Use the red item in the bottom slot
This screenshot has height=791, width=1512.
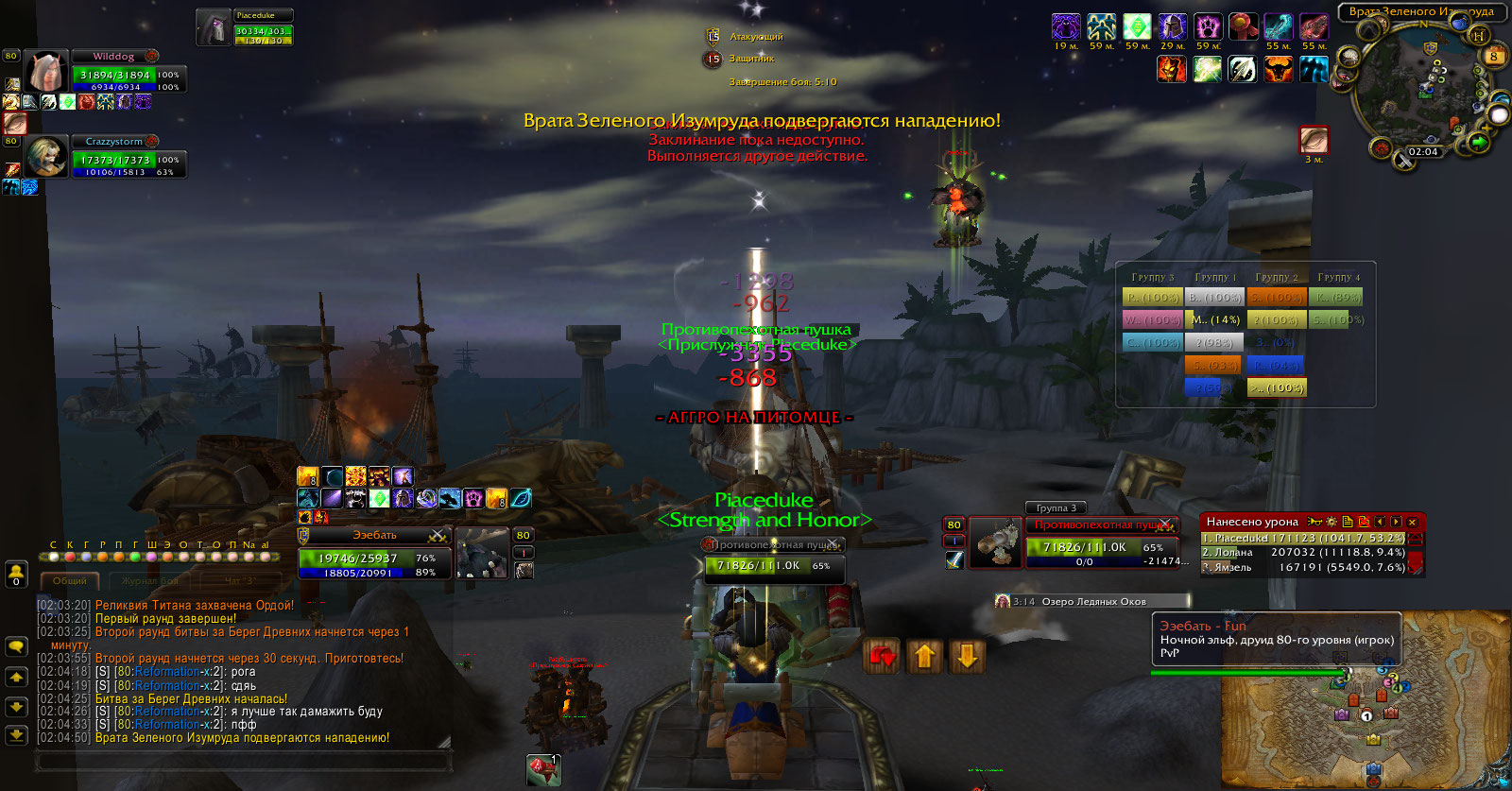543,769
